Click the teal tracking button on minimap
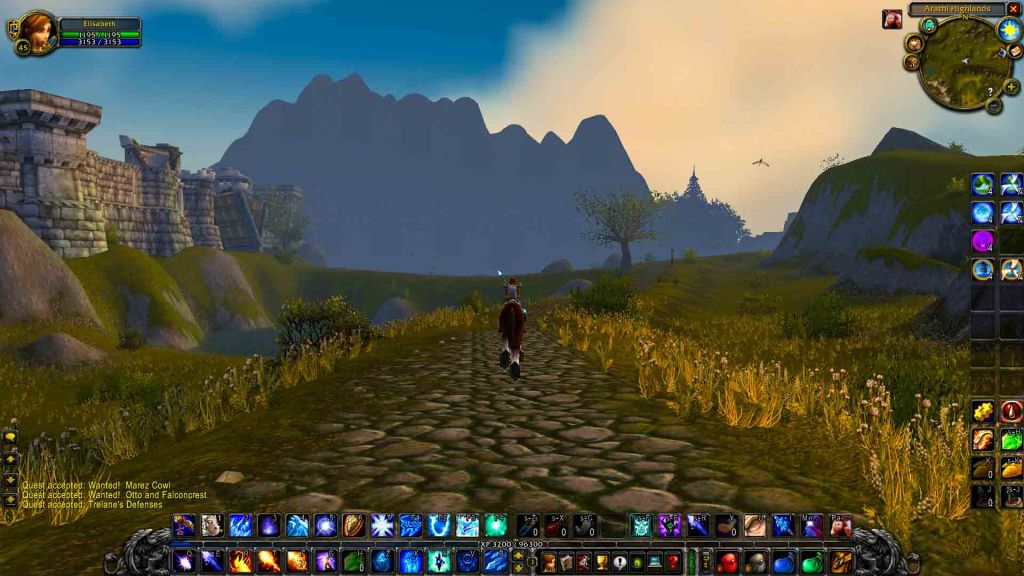The width and height of the screenshot is (1024, 576). point(928,26)
